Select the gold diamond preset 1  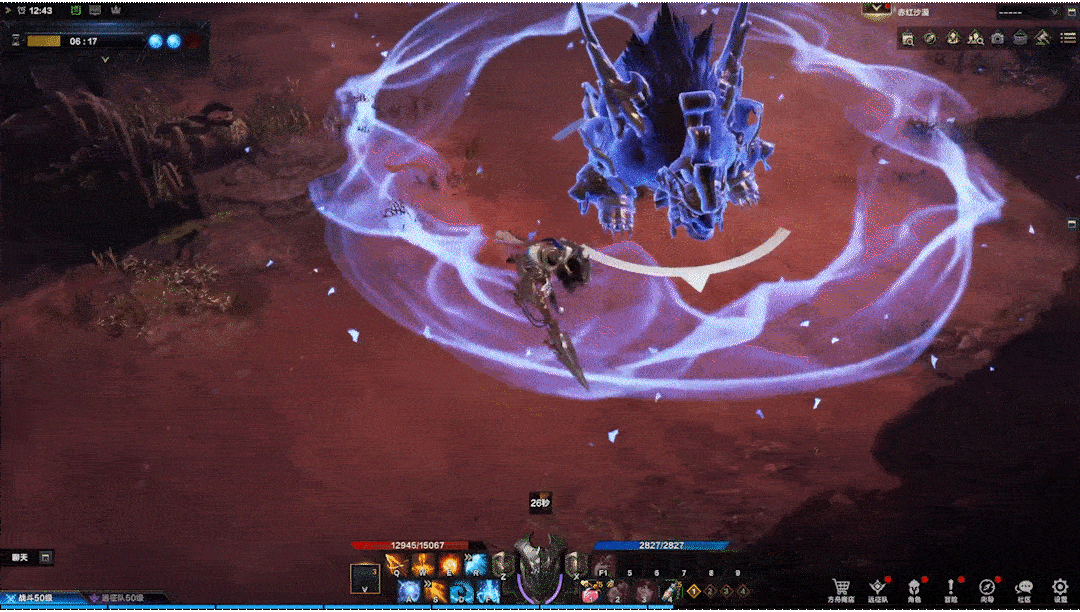pos(693,591)
